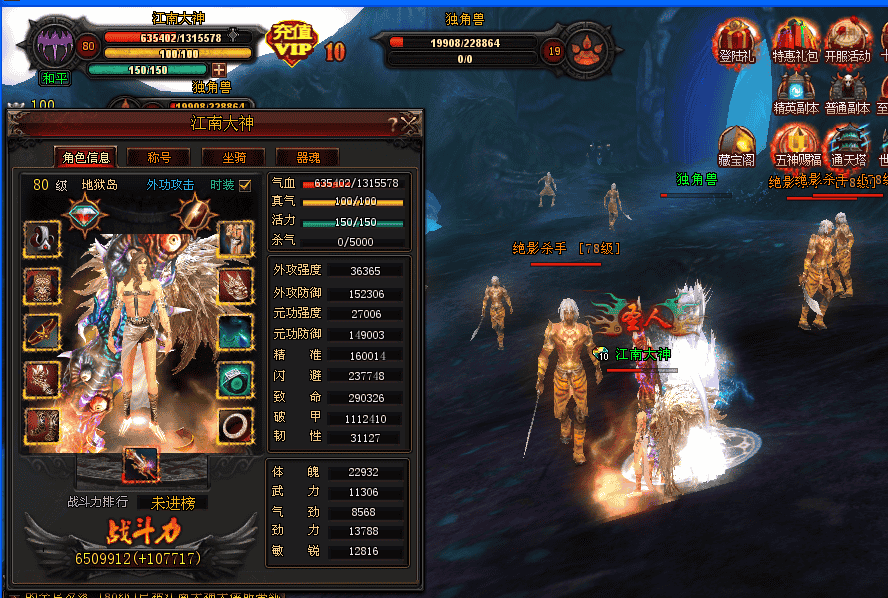
Task: Open the character panel help question mark
Action: point(393,124)
